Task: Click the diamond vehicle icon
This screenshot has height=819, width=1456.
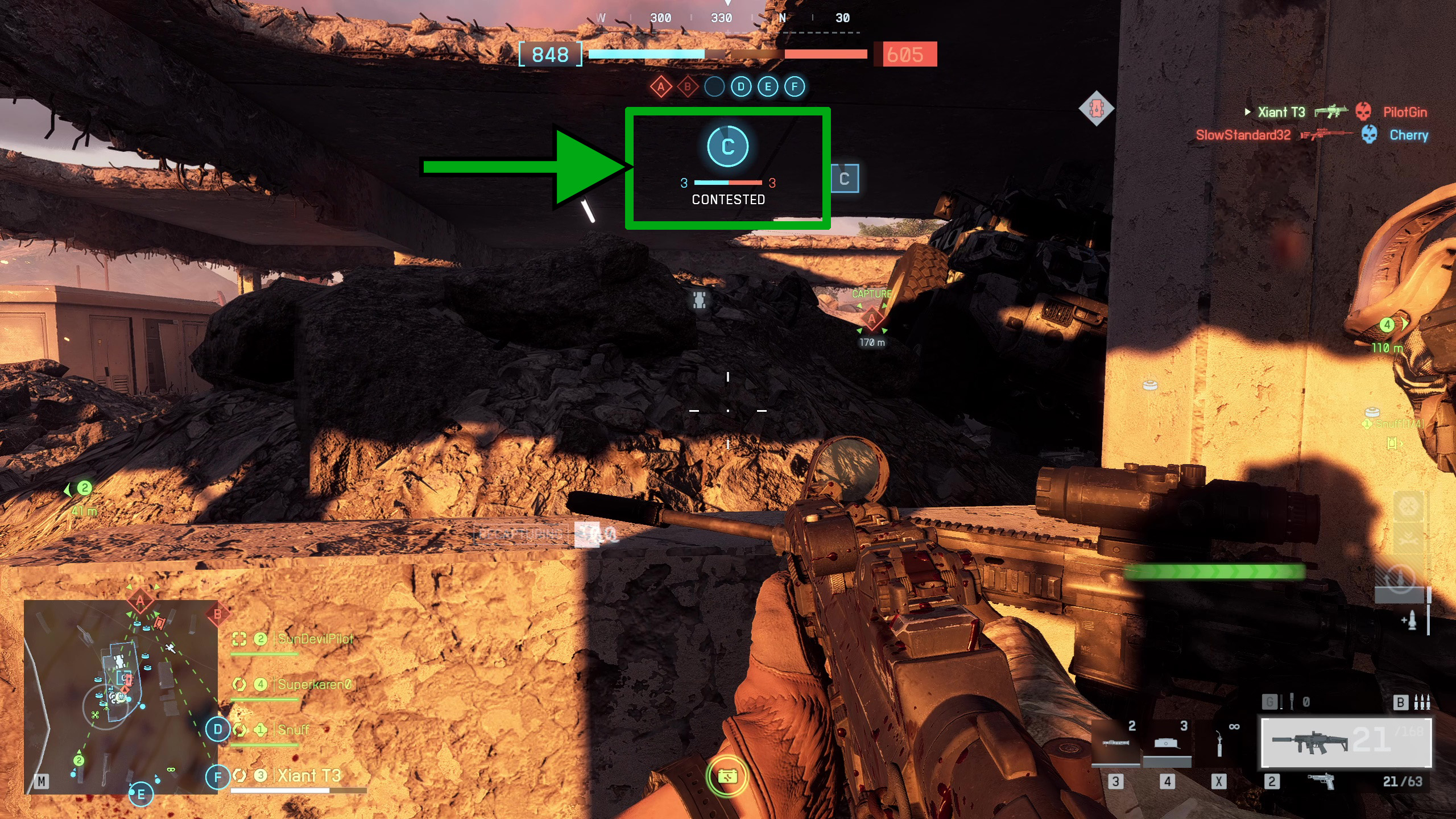Action: click(1096, 108)
